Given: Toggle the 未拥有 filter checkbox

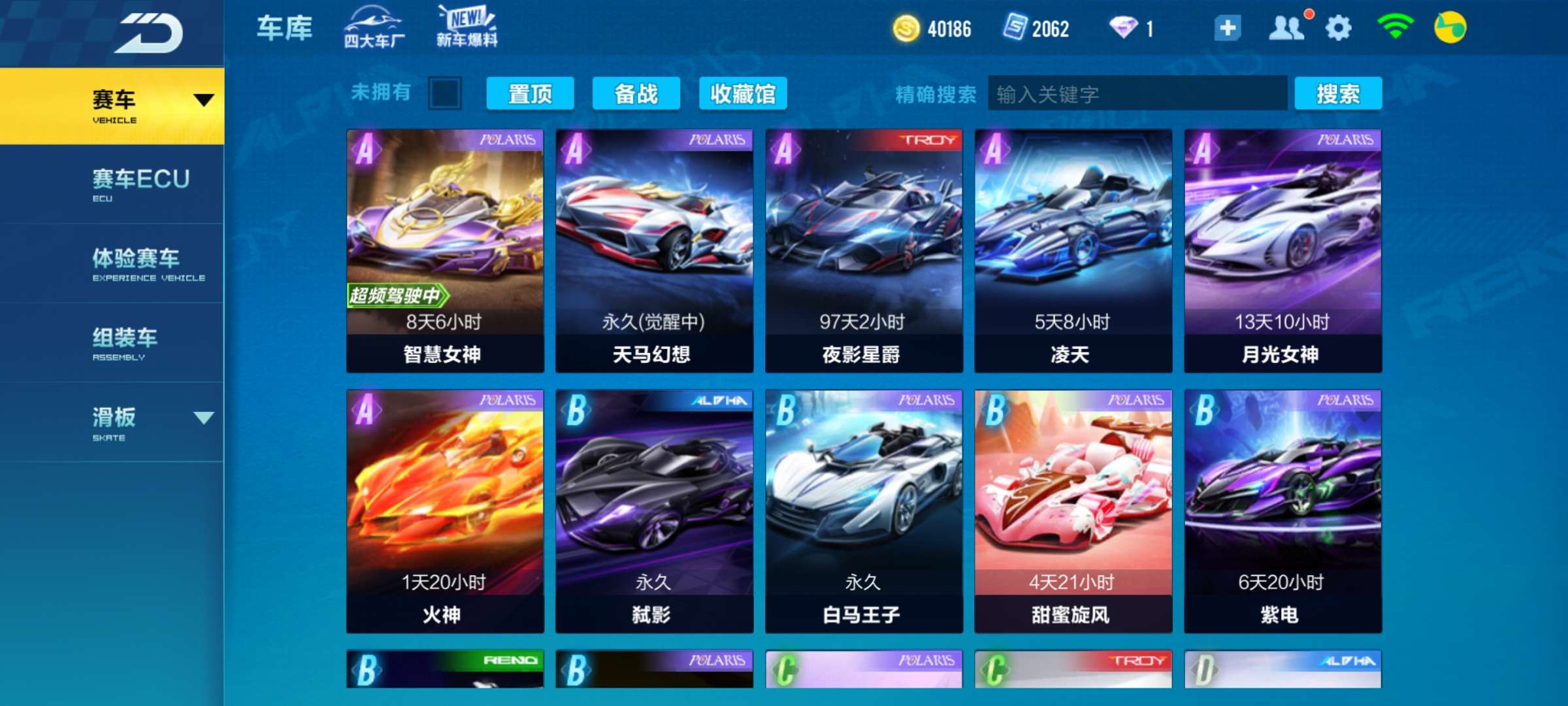Looking at the screenshot, I should [444, 94].
